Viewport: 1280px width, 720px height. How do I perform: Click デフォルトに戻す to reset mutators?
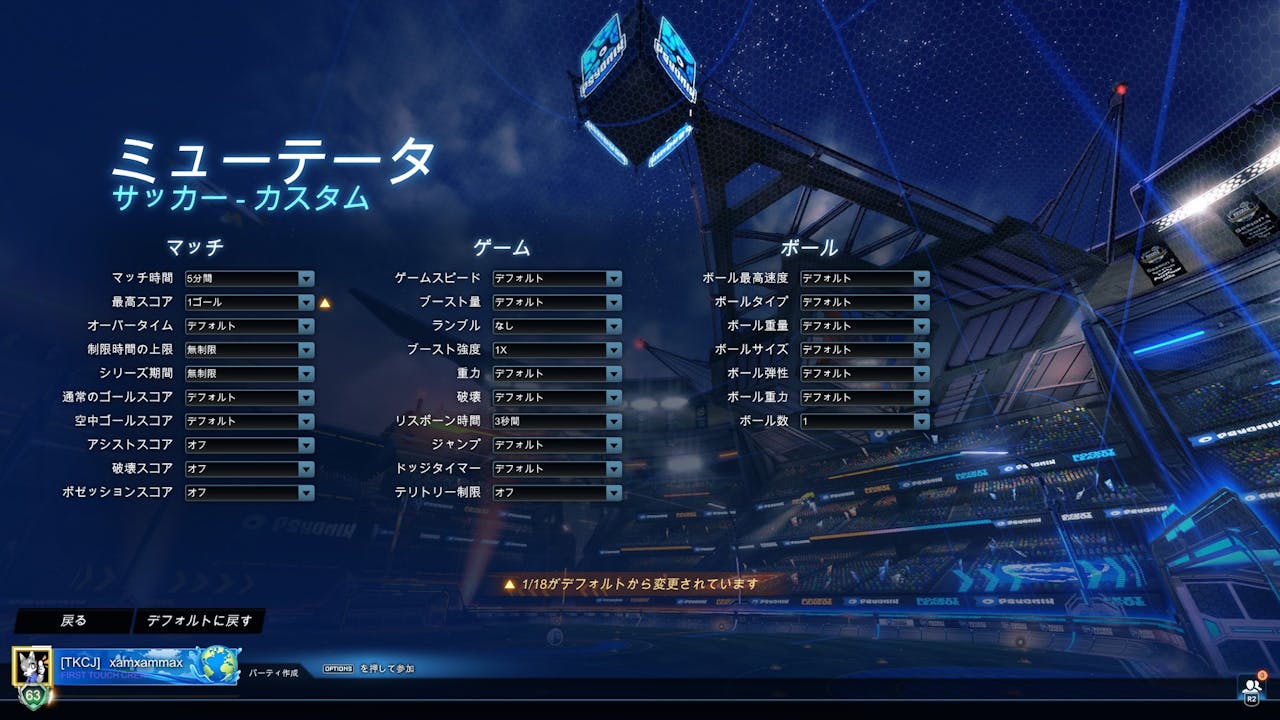click(199, 621)
